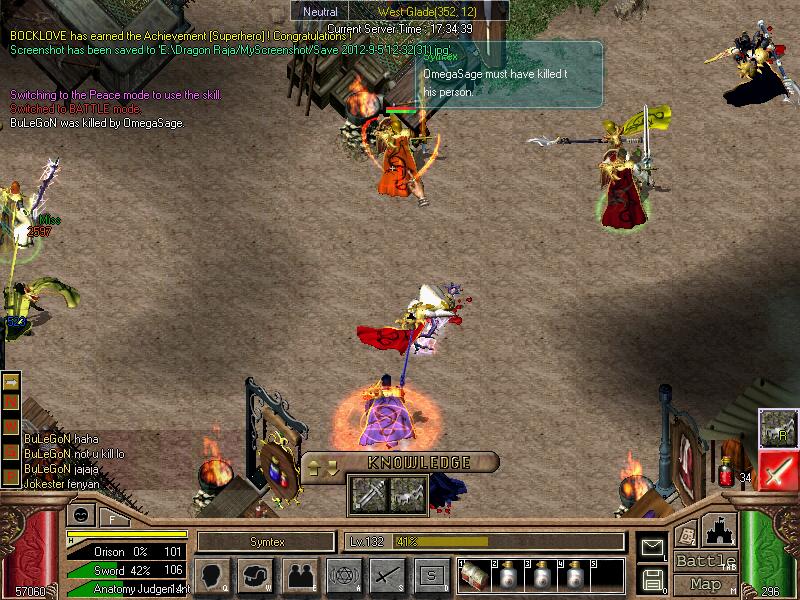Select the horse Knowledge skill icon
The height and width of the screenshot is (600, 800).
coord(405,494)
